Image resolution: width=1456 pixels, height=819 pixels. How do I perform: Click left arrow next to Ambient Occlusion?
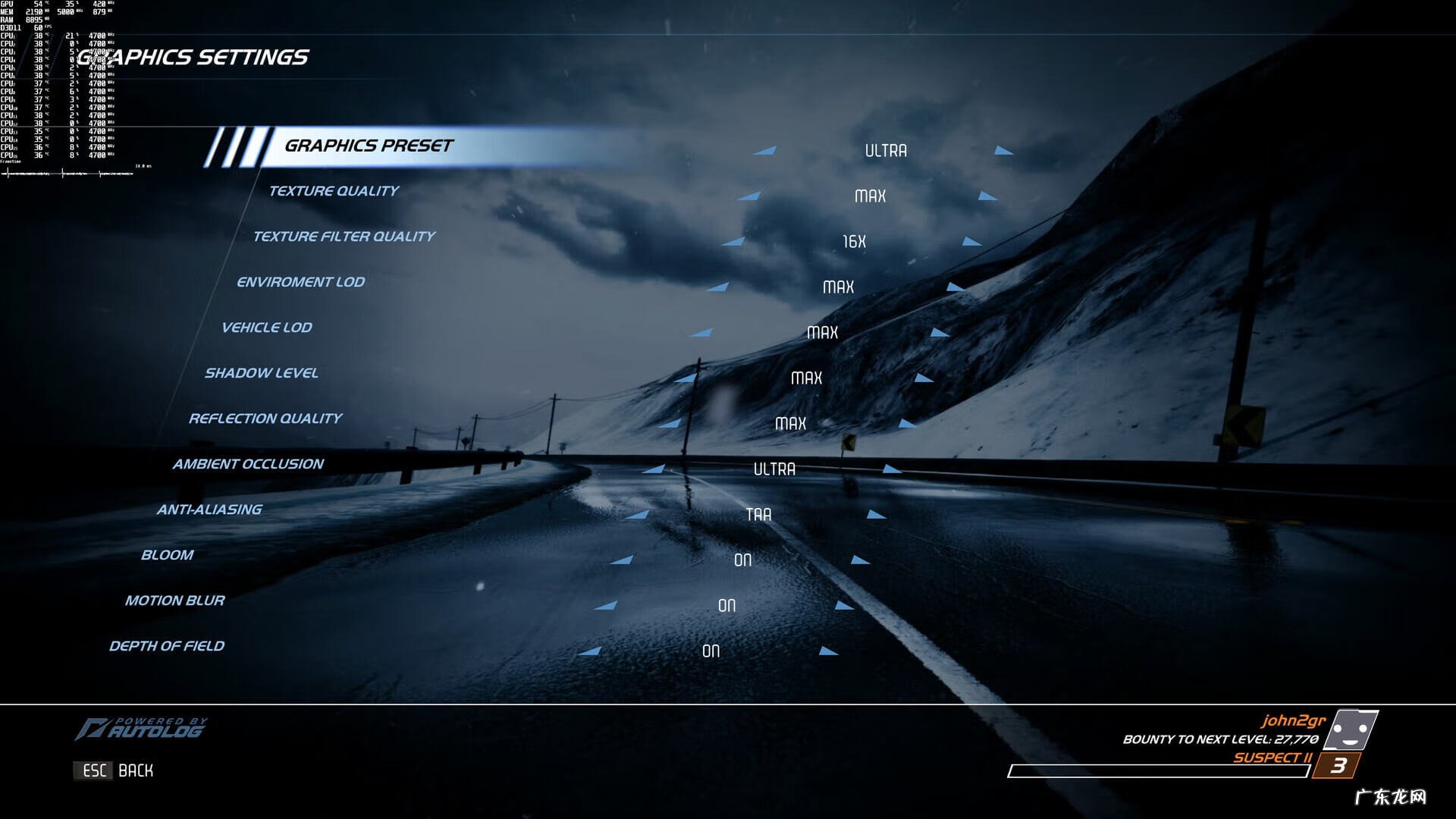pyautogui.click(x=654, y=469)
